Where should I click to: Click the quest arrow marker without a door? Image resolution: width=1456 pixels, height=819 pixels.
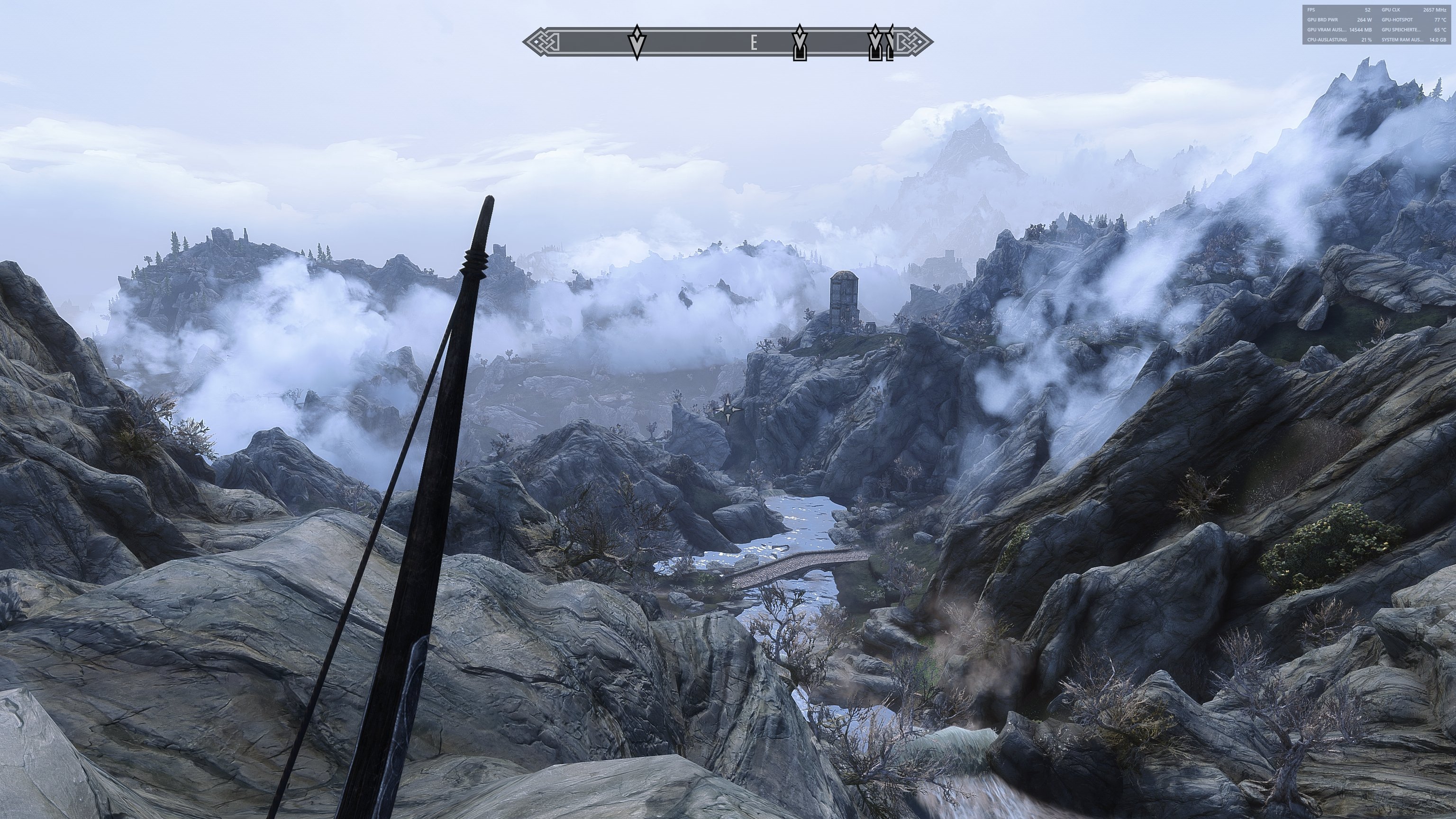click(637, 42)
